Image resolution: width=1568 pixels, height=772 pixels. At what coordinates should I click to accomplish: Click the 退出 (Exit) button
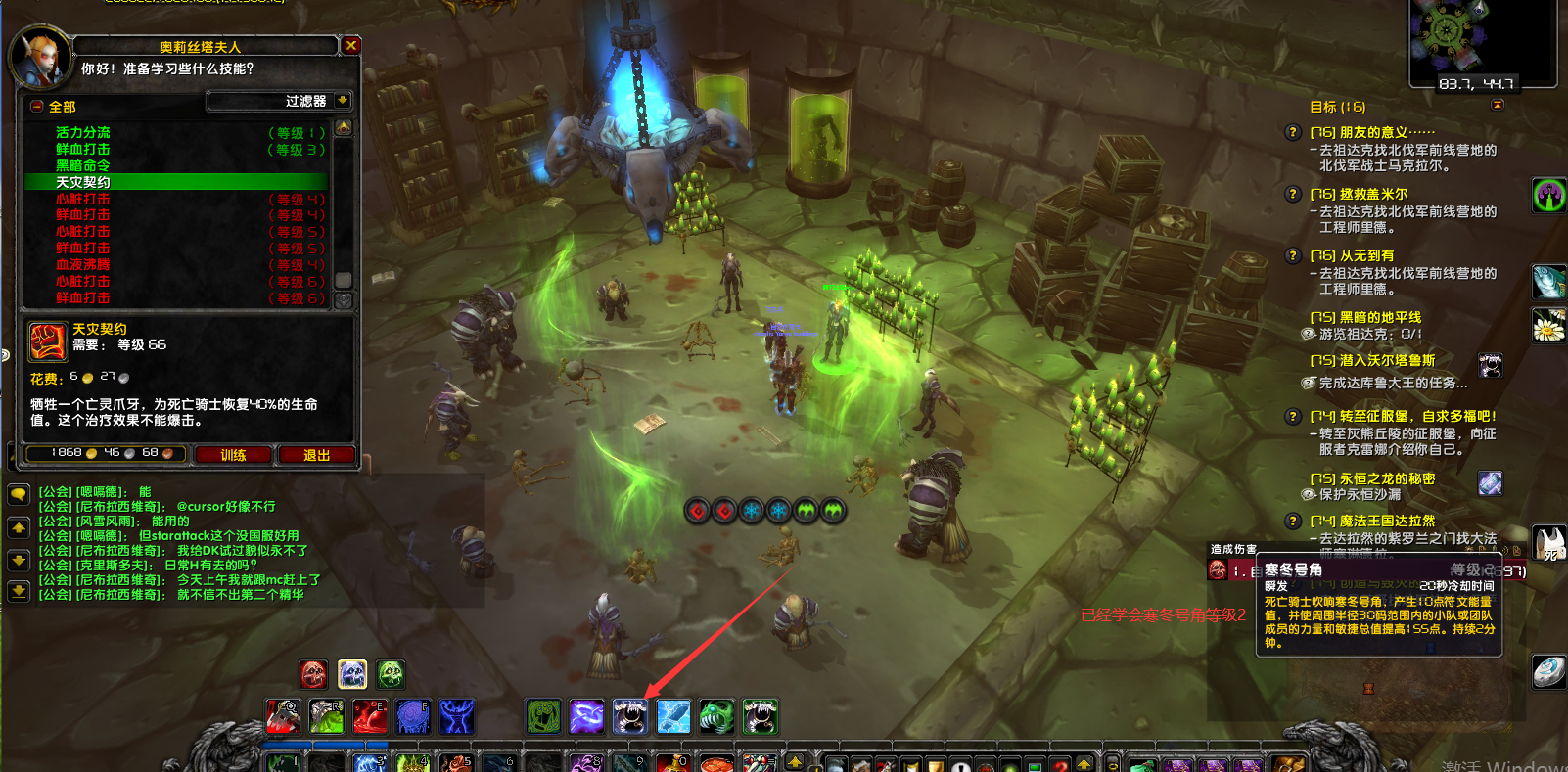pyautogui.click(x=316, y=455)
